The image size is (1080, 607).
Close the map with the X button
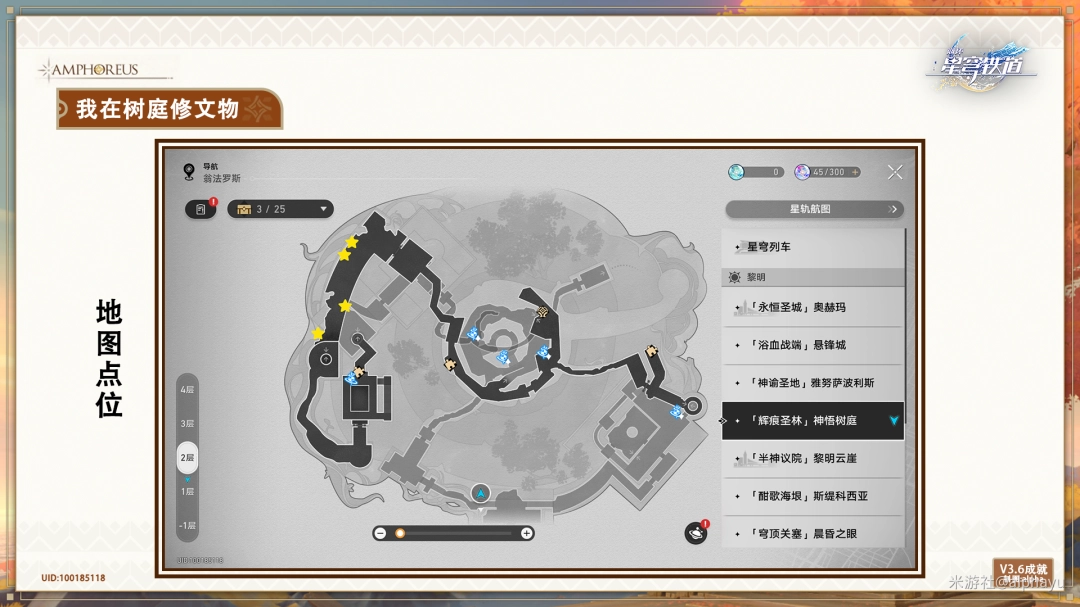point(894,172)
